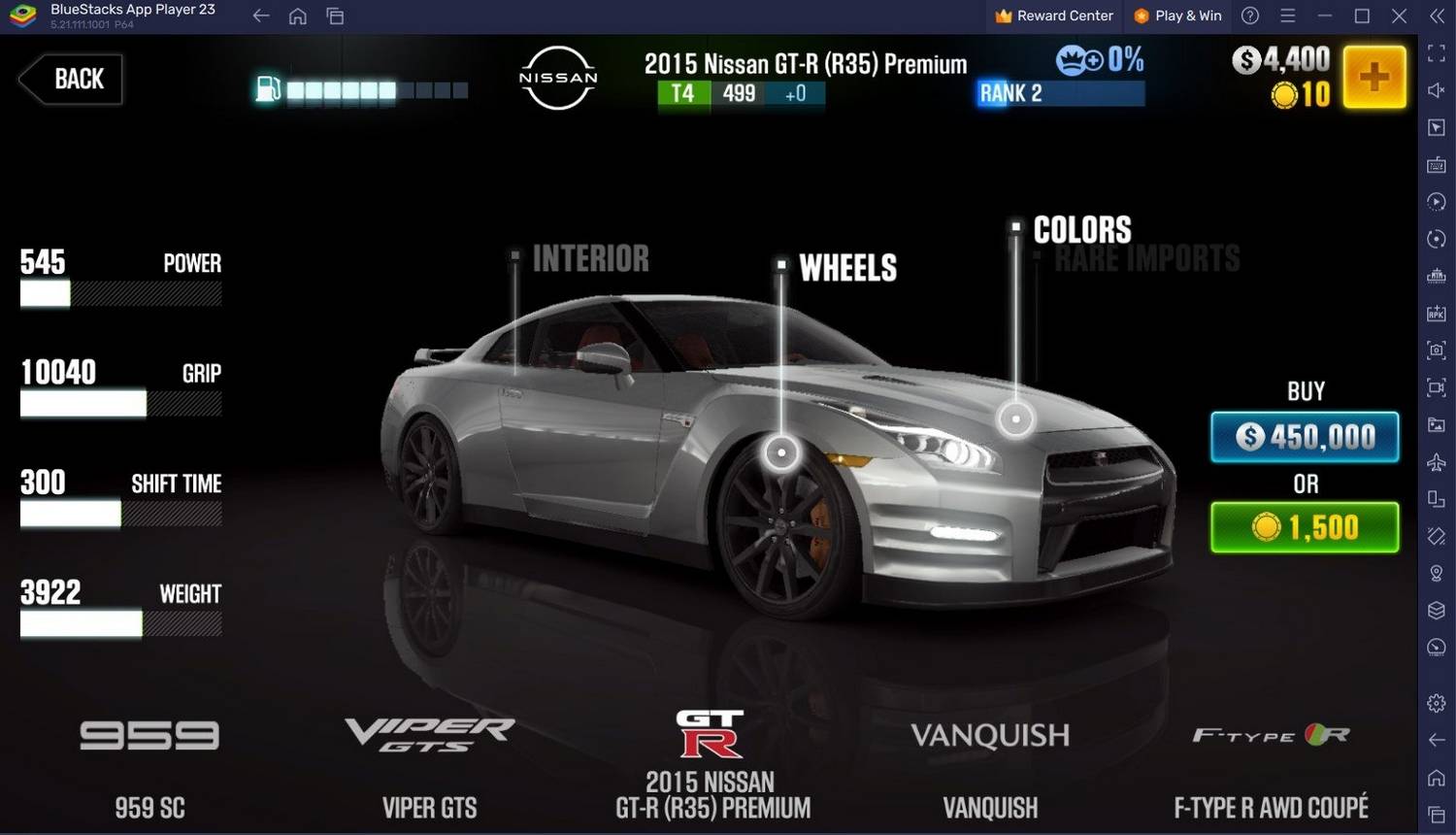Open the yellow plus add-currency button
The image size is (1456, 835).
point(1373,77)
